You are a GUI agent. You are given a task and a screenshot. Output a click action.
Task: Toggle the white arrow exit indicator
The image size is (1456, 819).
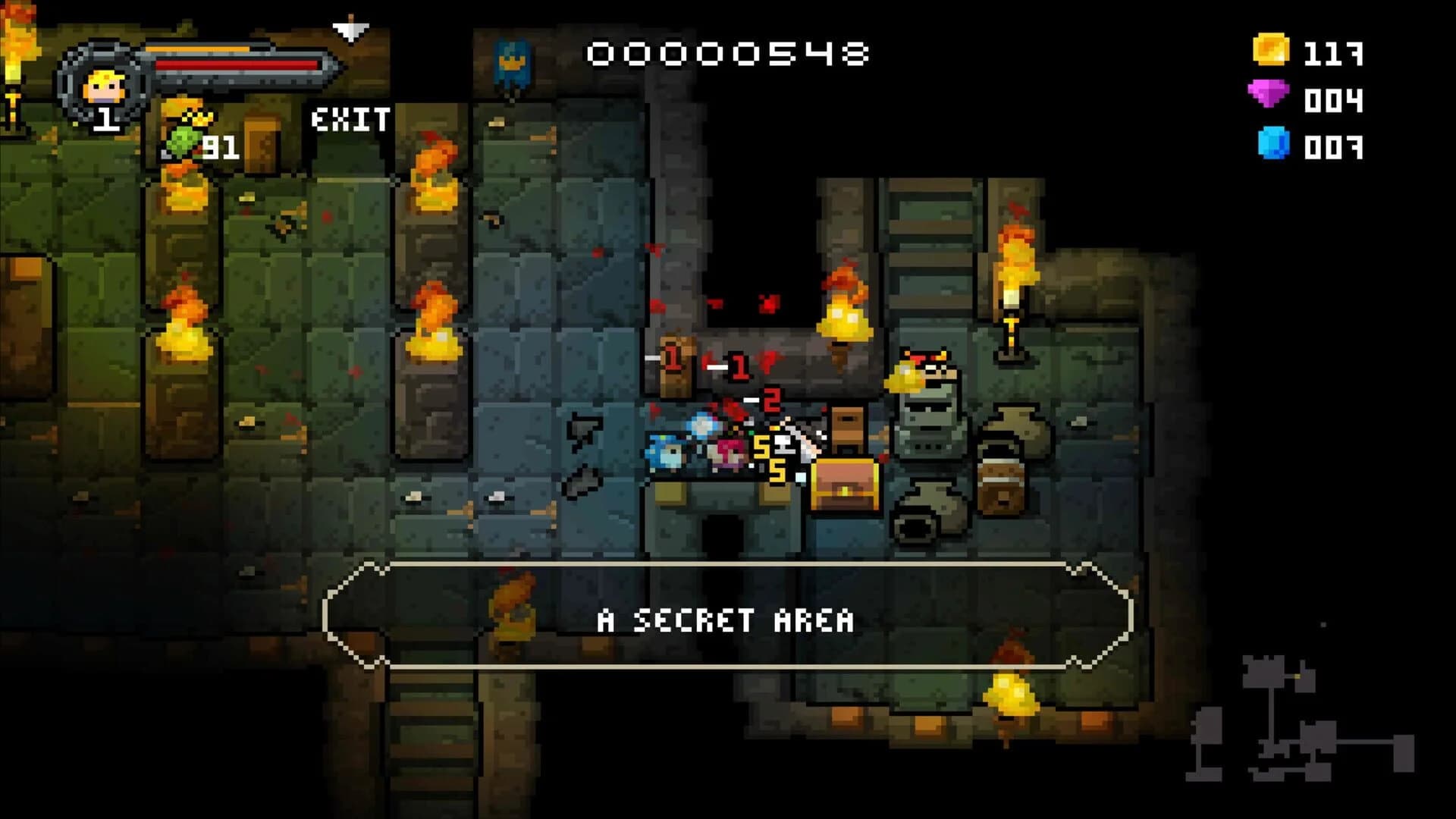click(x=350, y=30)
